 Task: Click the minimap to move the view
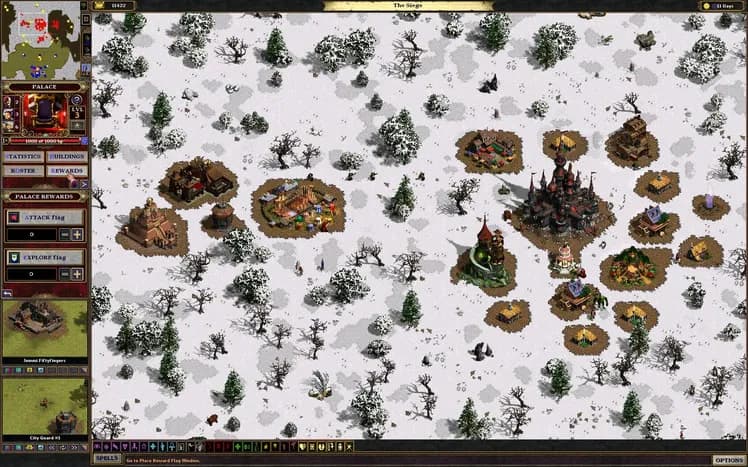[45, 40]
